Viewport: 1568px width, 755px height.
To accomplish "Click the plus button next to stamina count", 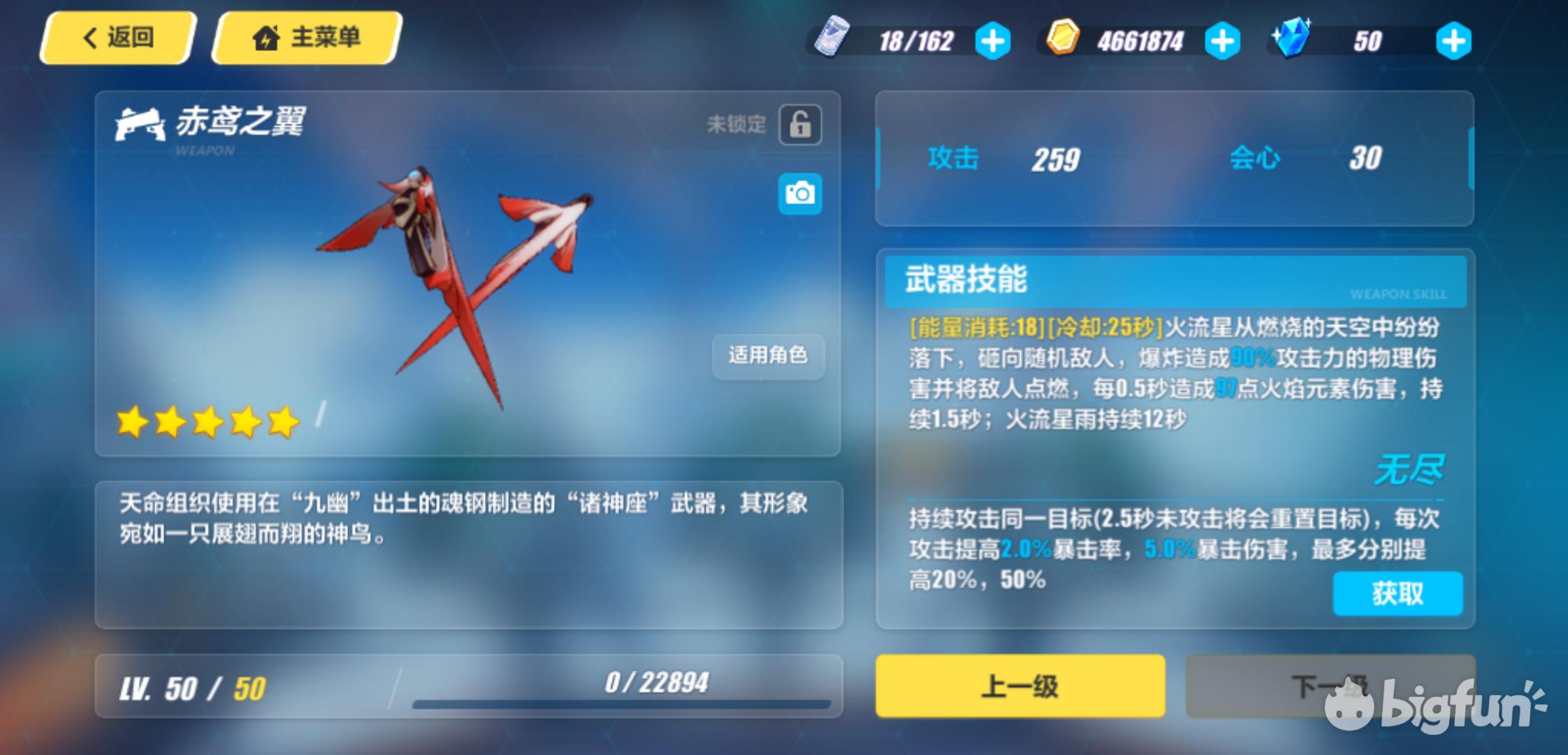I will tap(994, 41).
